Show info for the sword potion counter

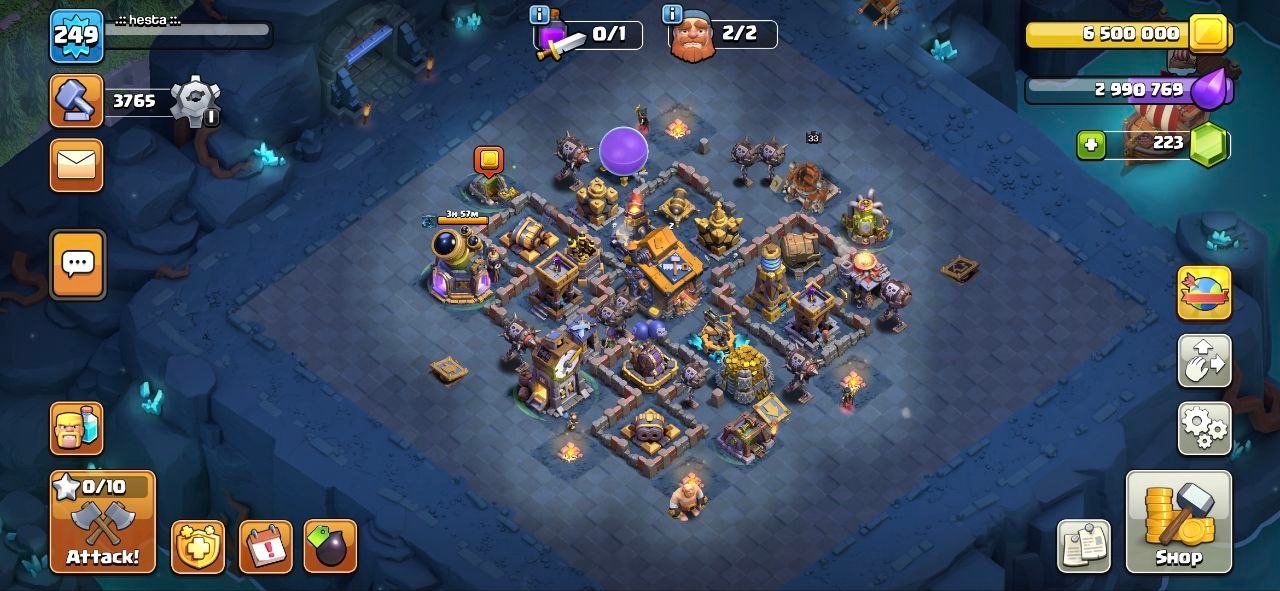pos(540,14)
